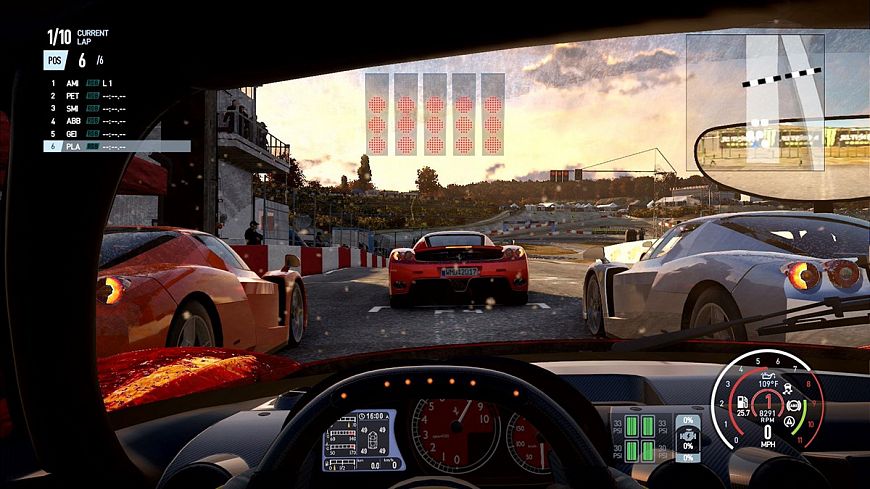Click the front-left tire pressure indicator
The width and height of the screenshot is (870, 489).
point(631,424)
